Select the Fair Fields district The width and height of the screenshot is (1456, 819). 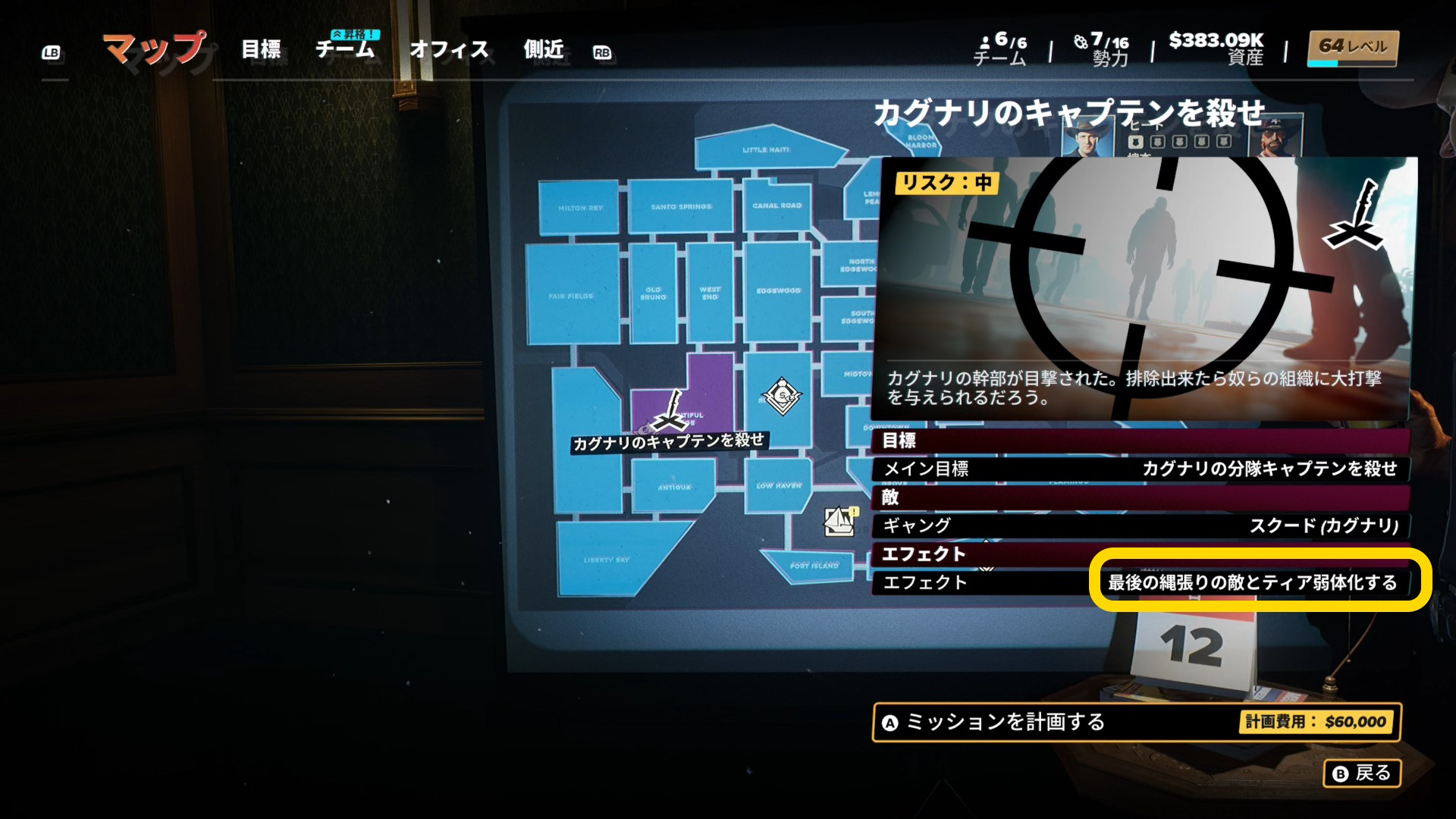[570, 296]
